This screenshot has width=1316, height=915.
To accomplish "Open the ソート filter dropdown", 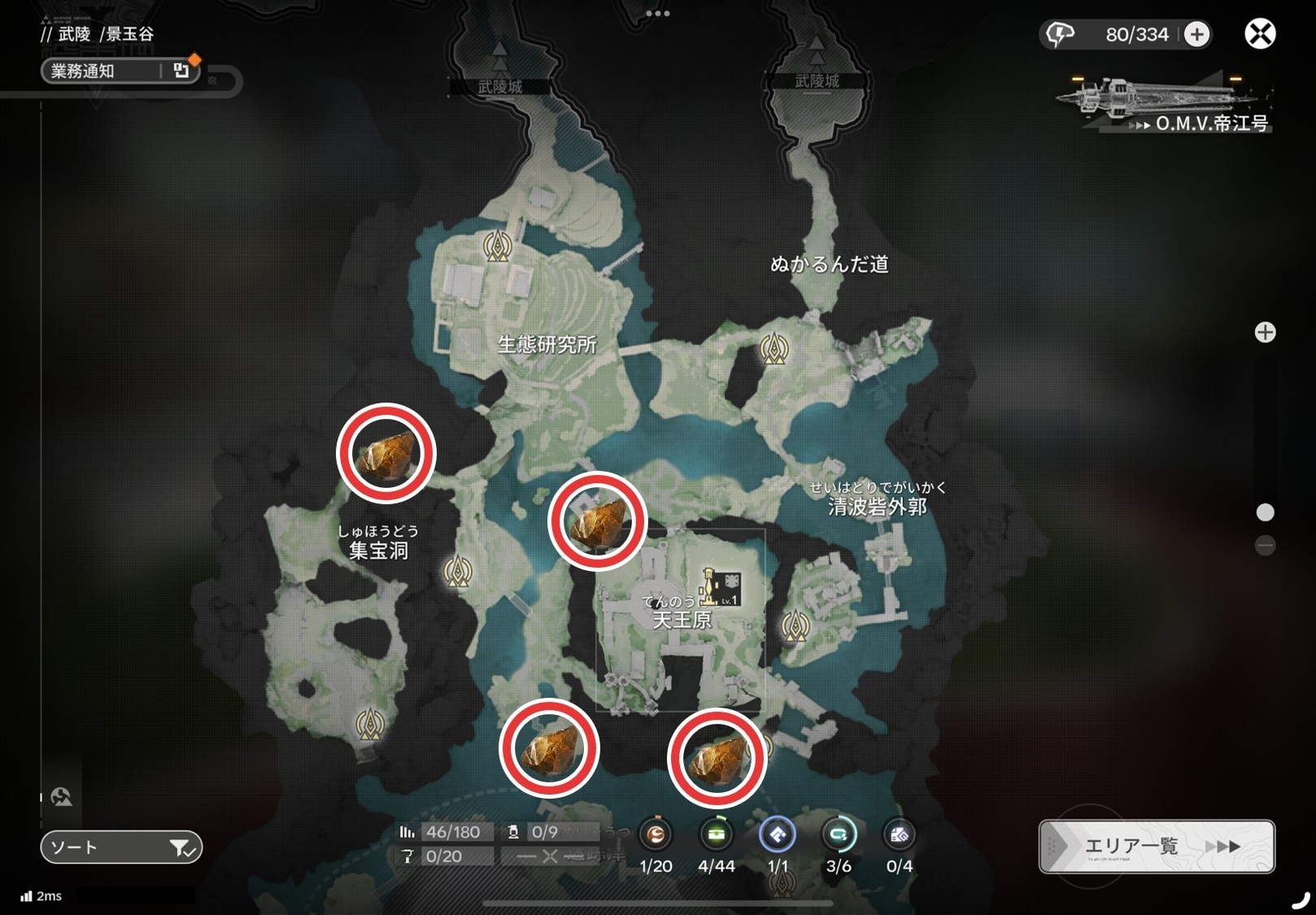I will pyautogui.click(x=121, y=847).
